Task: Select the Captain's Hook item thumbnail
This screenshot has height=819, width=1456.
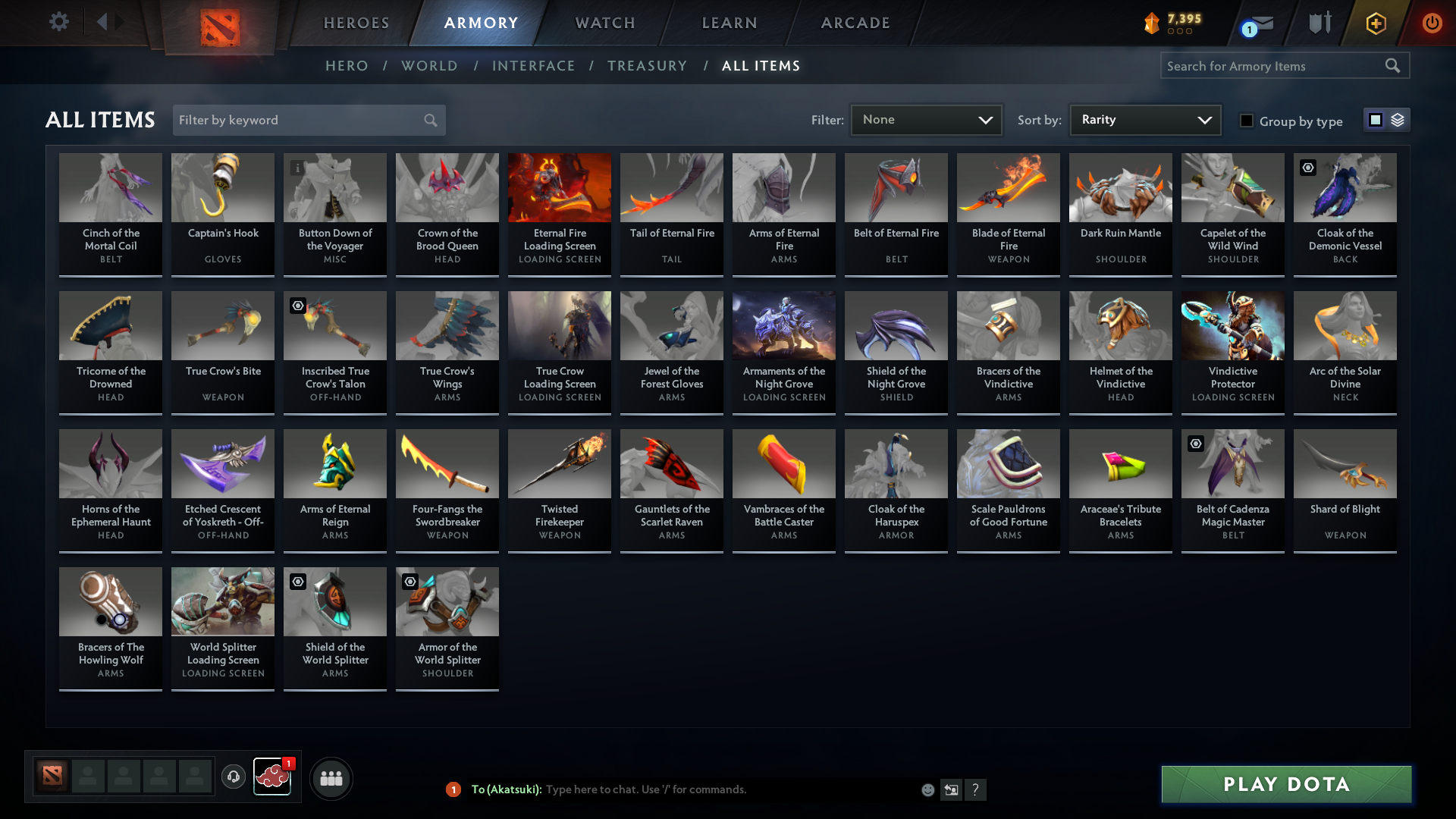Action: click(222, 187)
